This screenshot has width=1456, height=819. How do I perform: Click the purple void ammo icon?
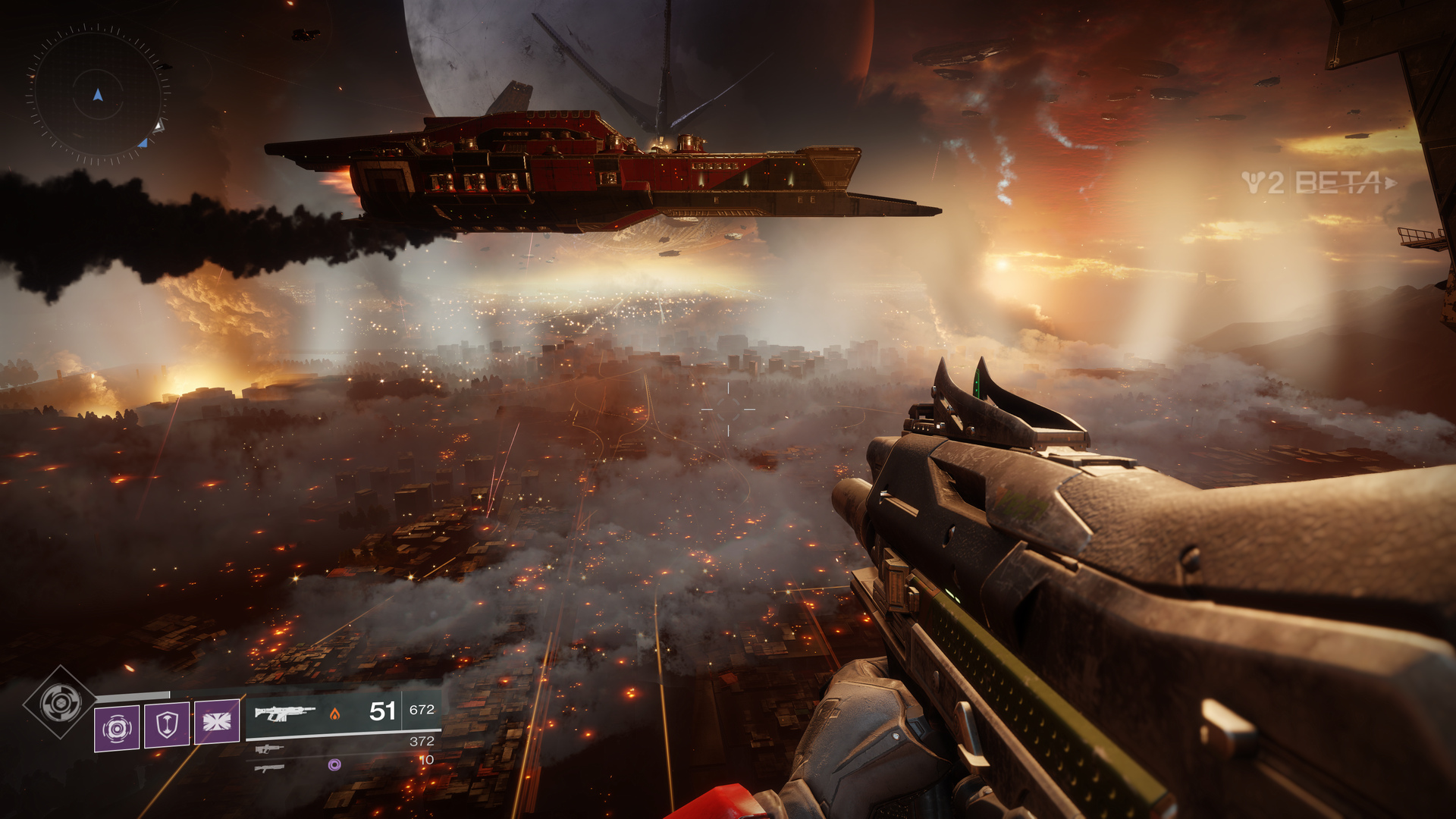(334, 764)
